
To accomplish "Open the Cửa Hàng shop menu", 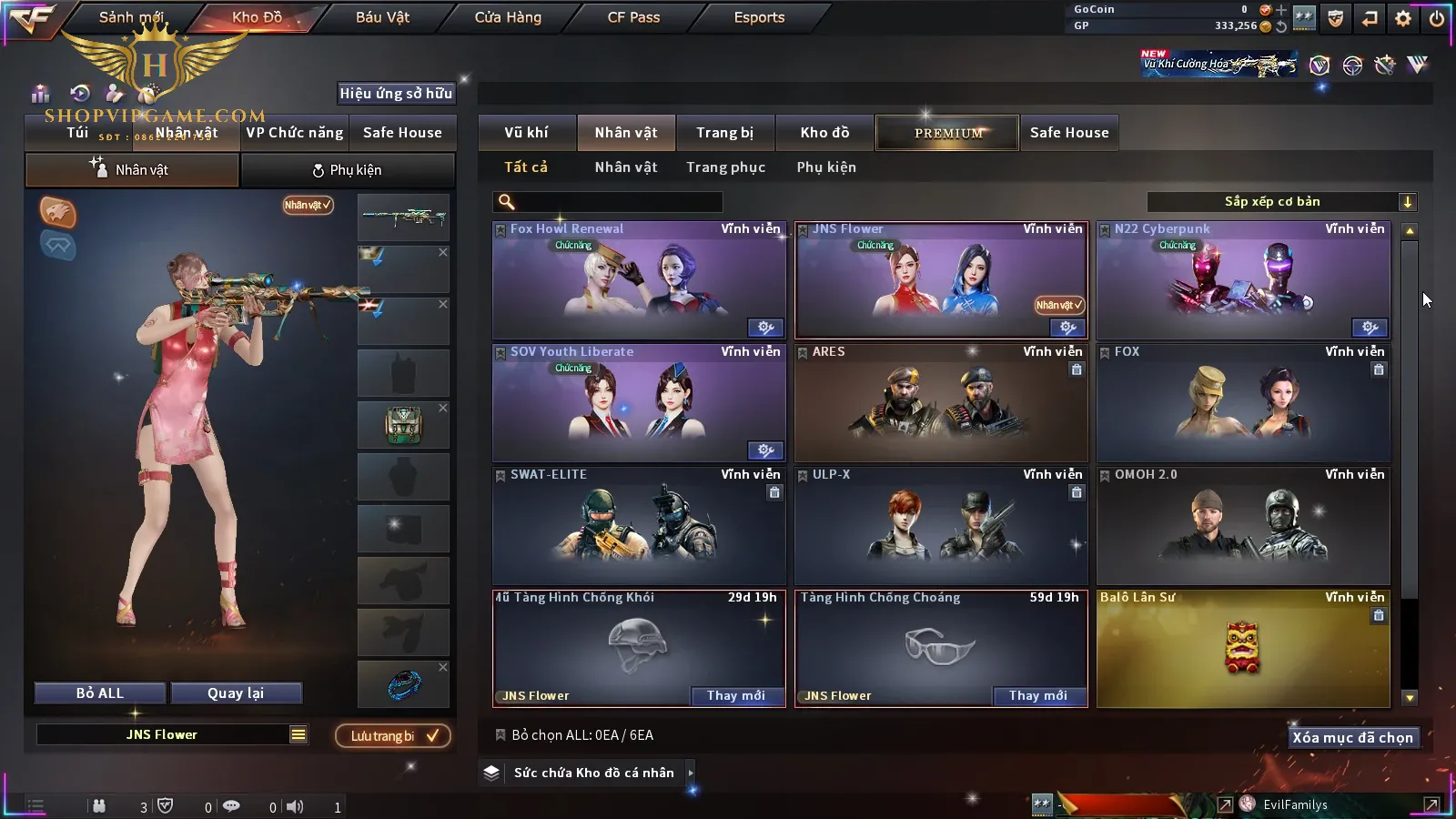I will [x=508, y=17].
